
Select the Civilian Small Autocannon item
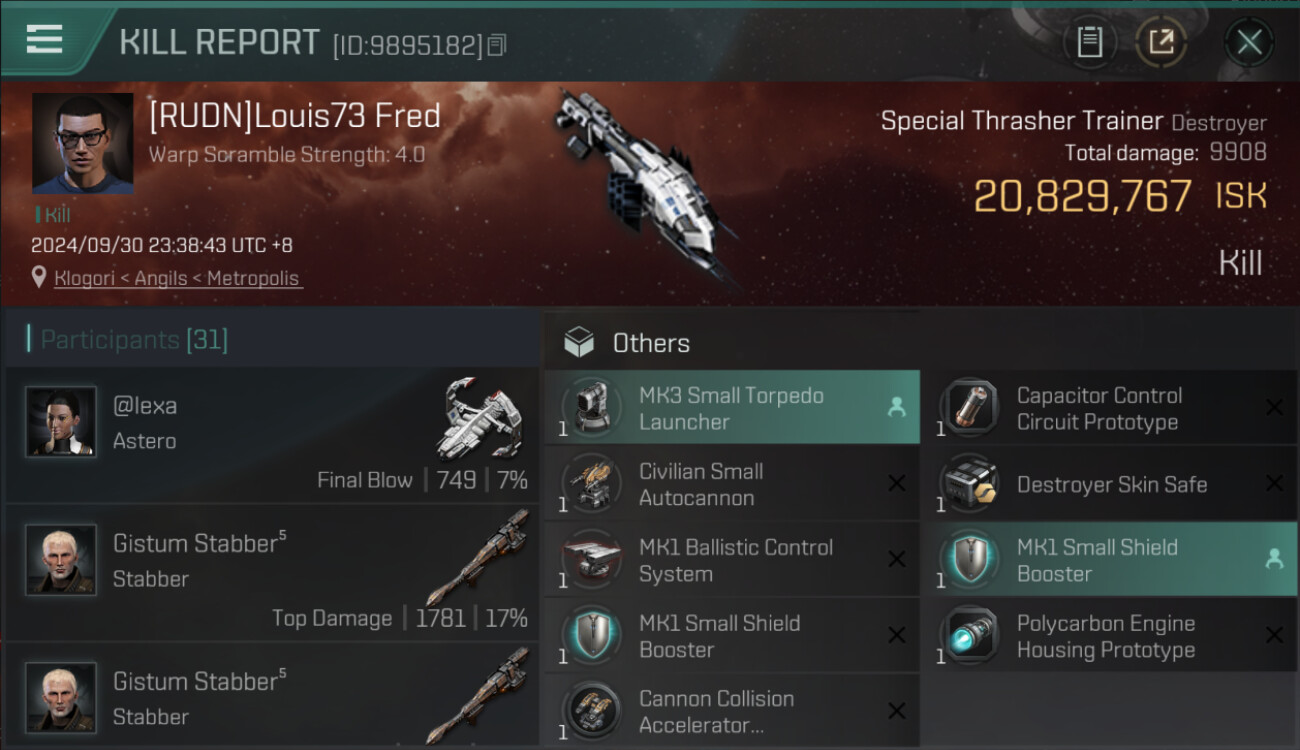731,484
